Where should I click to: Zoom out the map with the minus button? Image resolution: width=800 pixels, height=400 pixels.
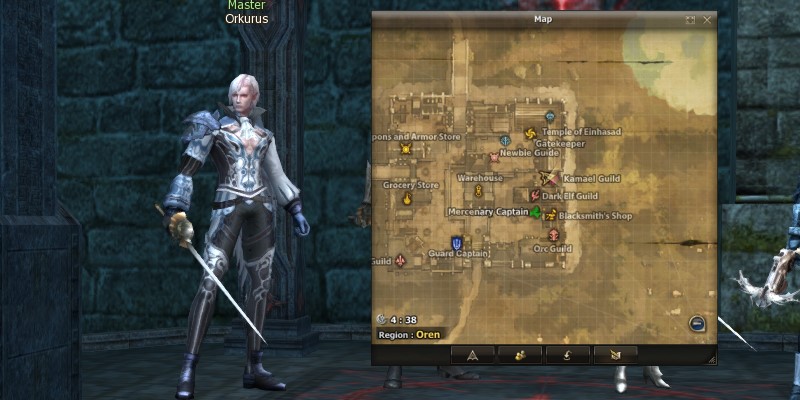(x=697, y=323)
